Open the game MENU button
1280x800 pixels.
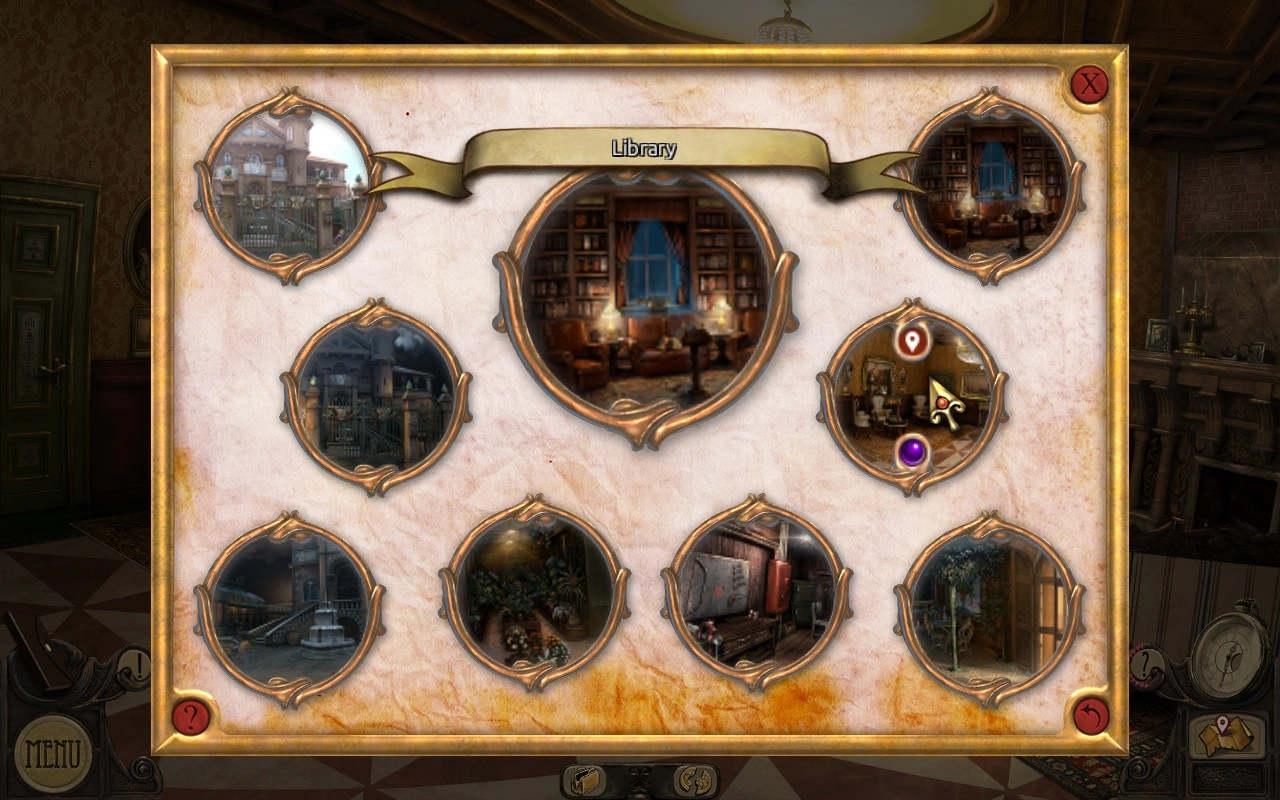tap(52, 752)
